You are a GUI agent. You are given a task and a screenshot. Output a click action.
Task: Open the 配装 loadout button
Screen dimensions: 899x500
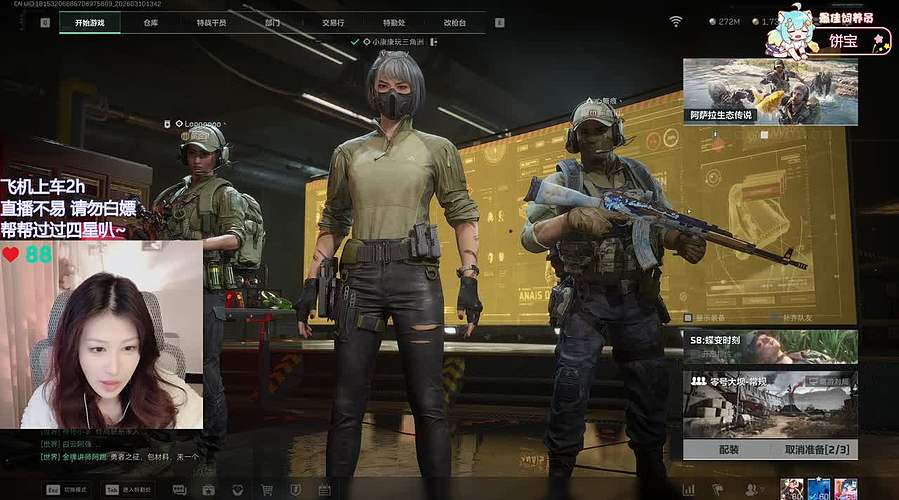tap(728, 450)
